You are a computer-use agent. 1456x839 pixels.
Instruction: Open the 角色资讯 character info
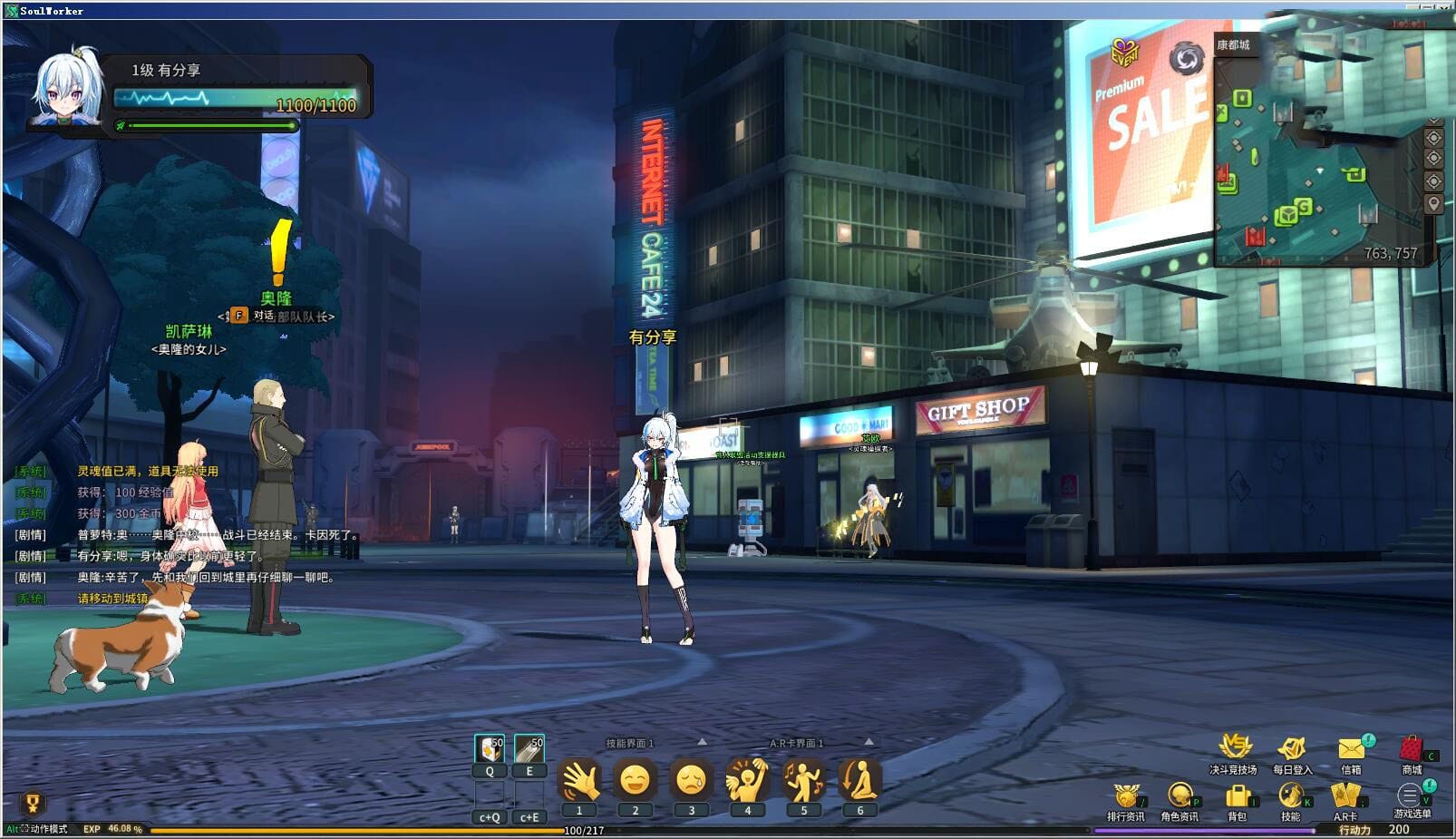(1179, 796)
